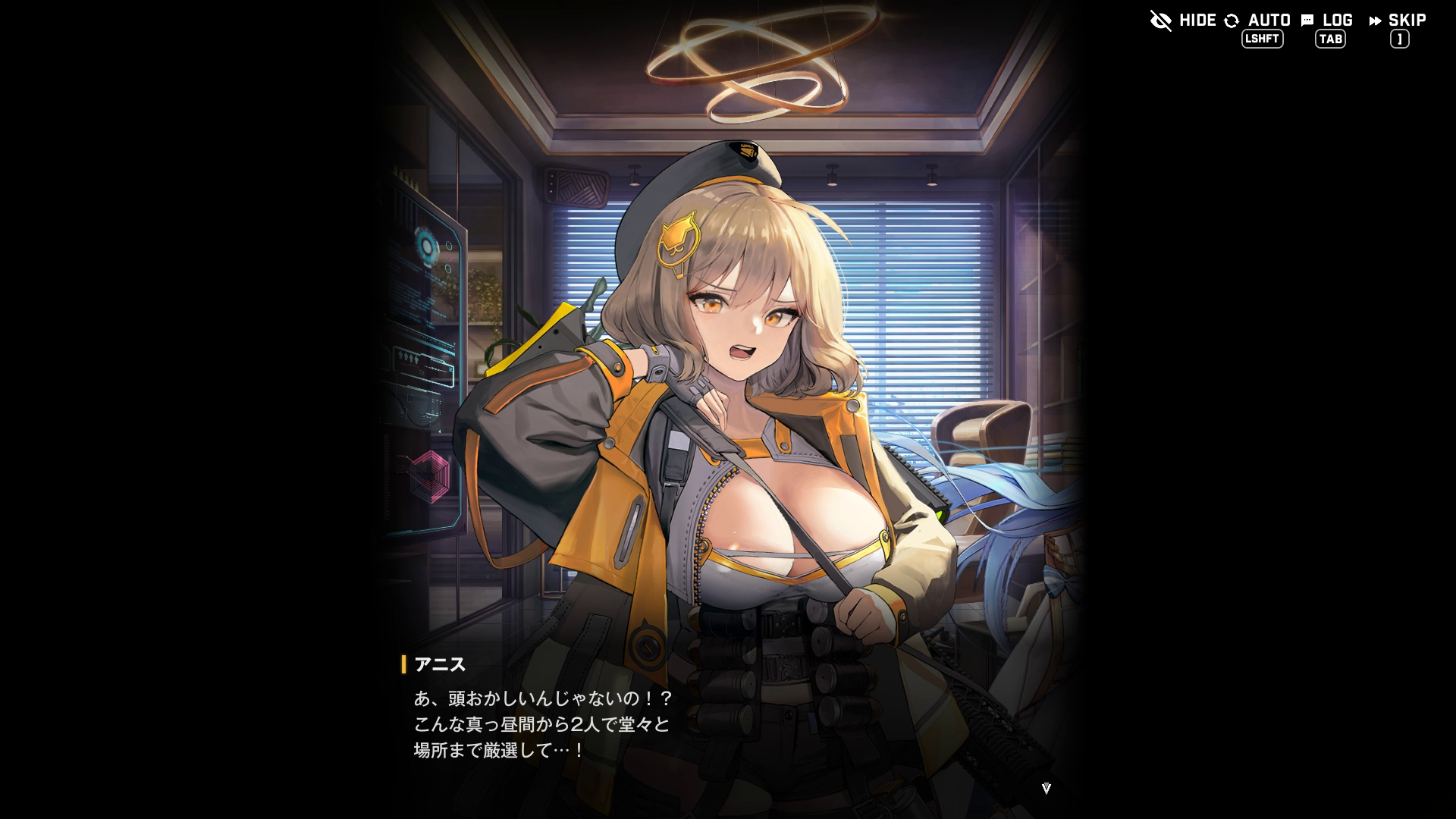Hide the dialogue interface
This screenshot has width=1456, height=819.
pos(1183,20)
